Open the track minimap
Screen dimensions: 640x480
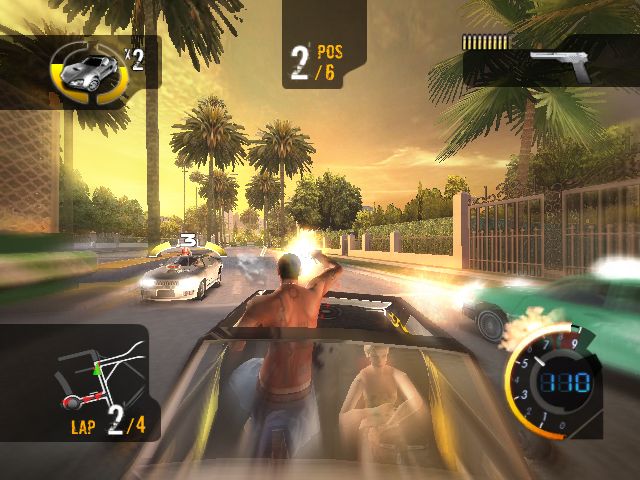(101, 375)
